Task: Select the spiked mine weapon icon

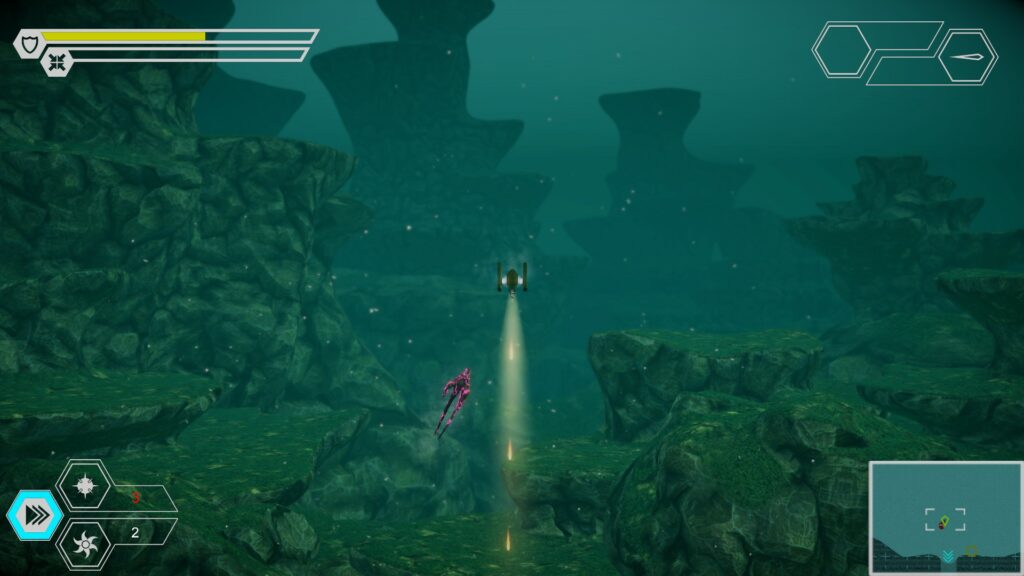Action: (84, 485)
